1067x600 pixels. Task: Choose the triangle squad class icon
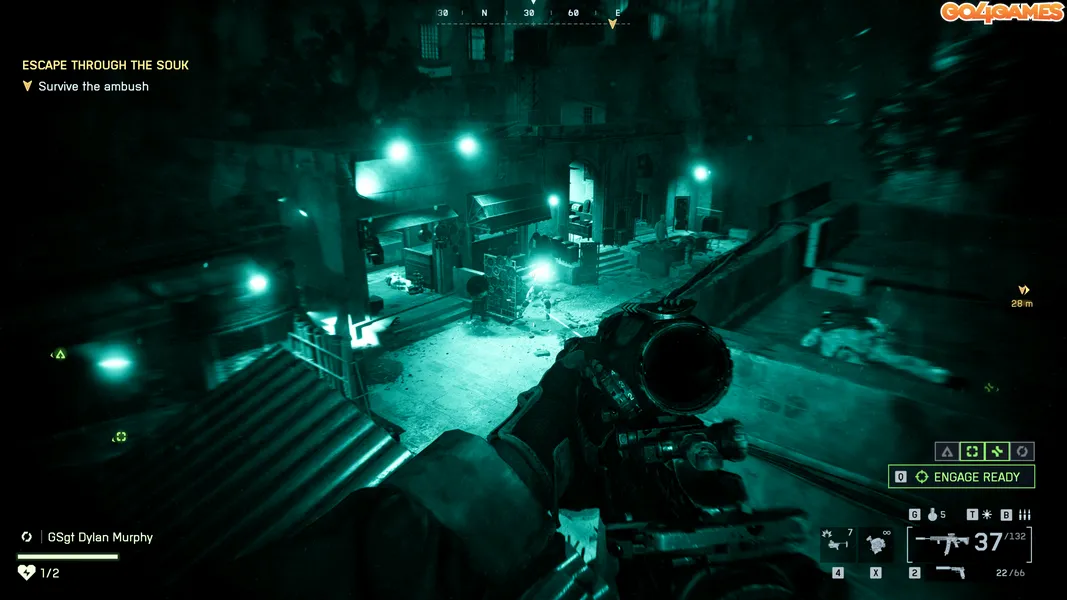point(946,452)
